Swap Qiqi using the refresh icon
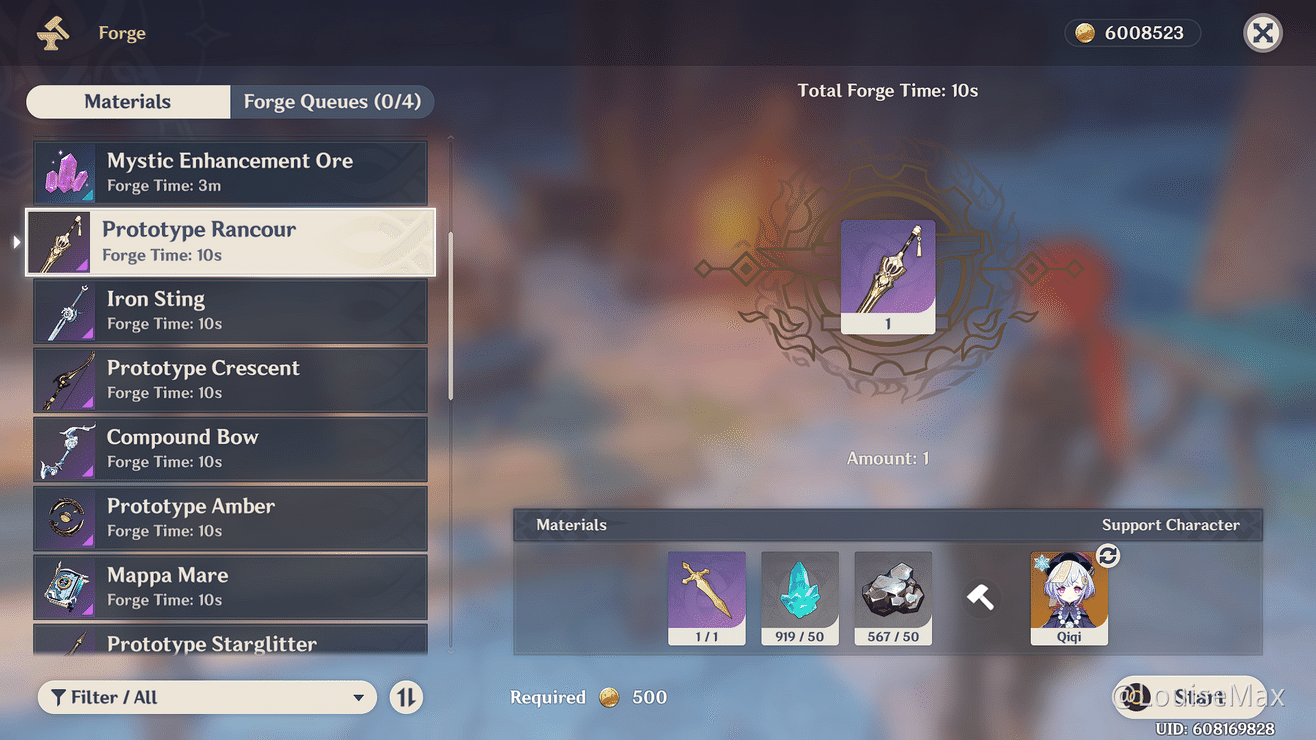Image resolution: width=1316 pixels, height=740 pixels. [x=1107, y=556]
